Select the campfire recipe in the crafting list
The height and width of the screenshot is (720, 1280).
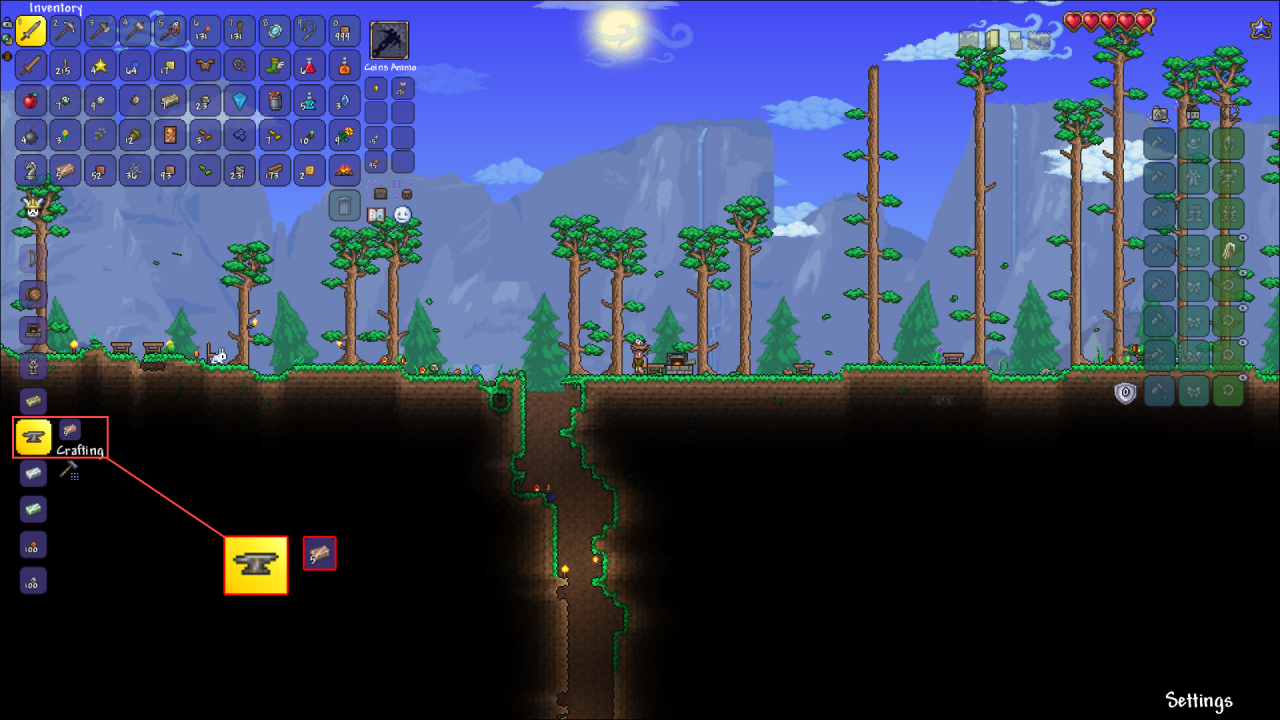pyautogui.click(x=31, y=329)
